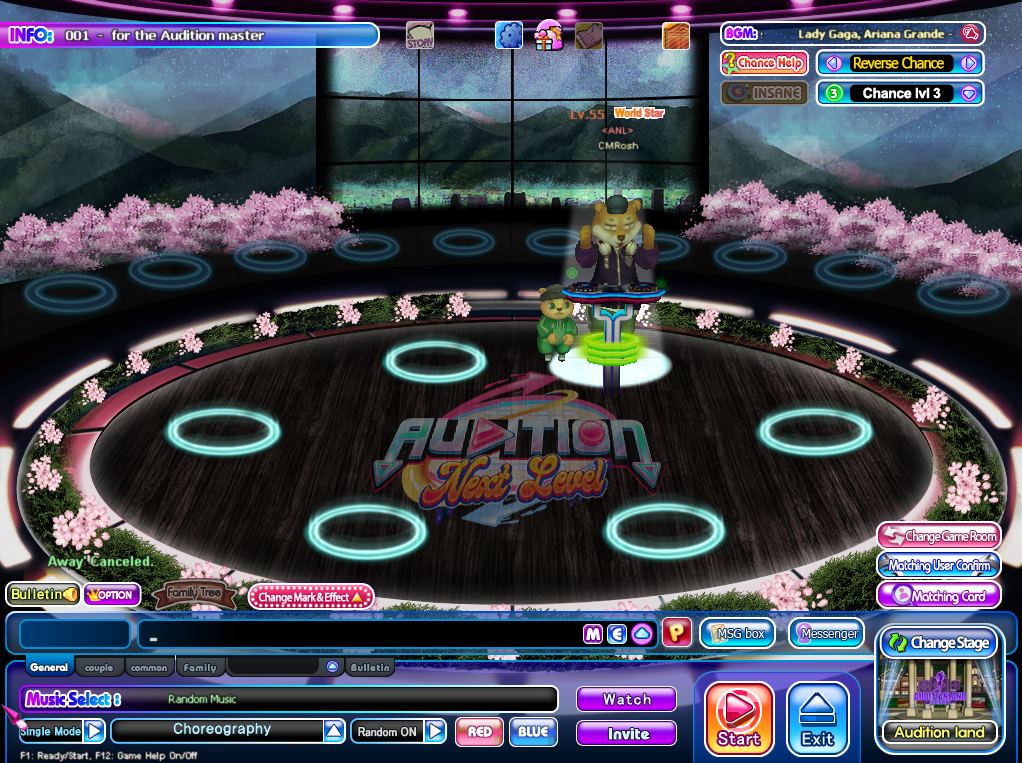Launch the Messenger window

coord(826,633)
